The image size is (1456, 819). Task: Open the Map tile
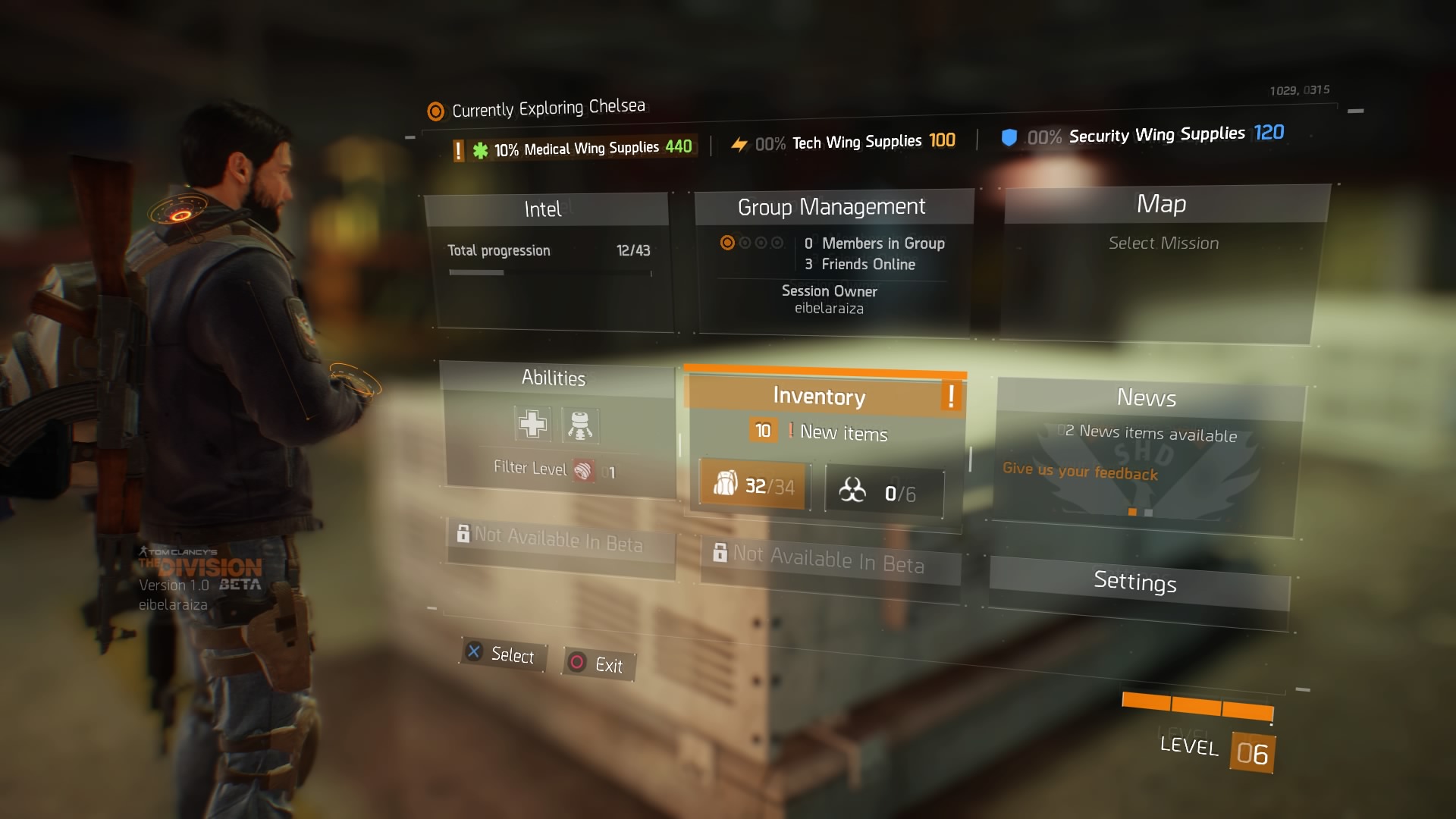[x=1162, y=204]
